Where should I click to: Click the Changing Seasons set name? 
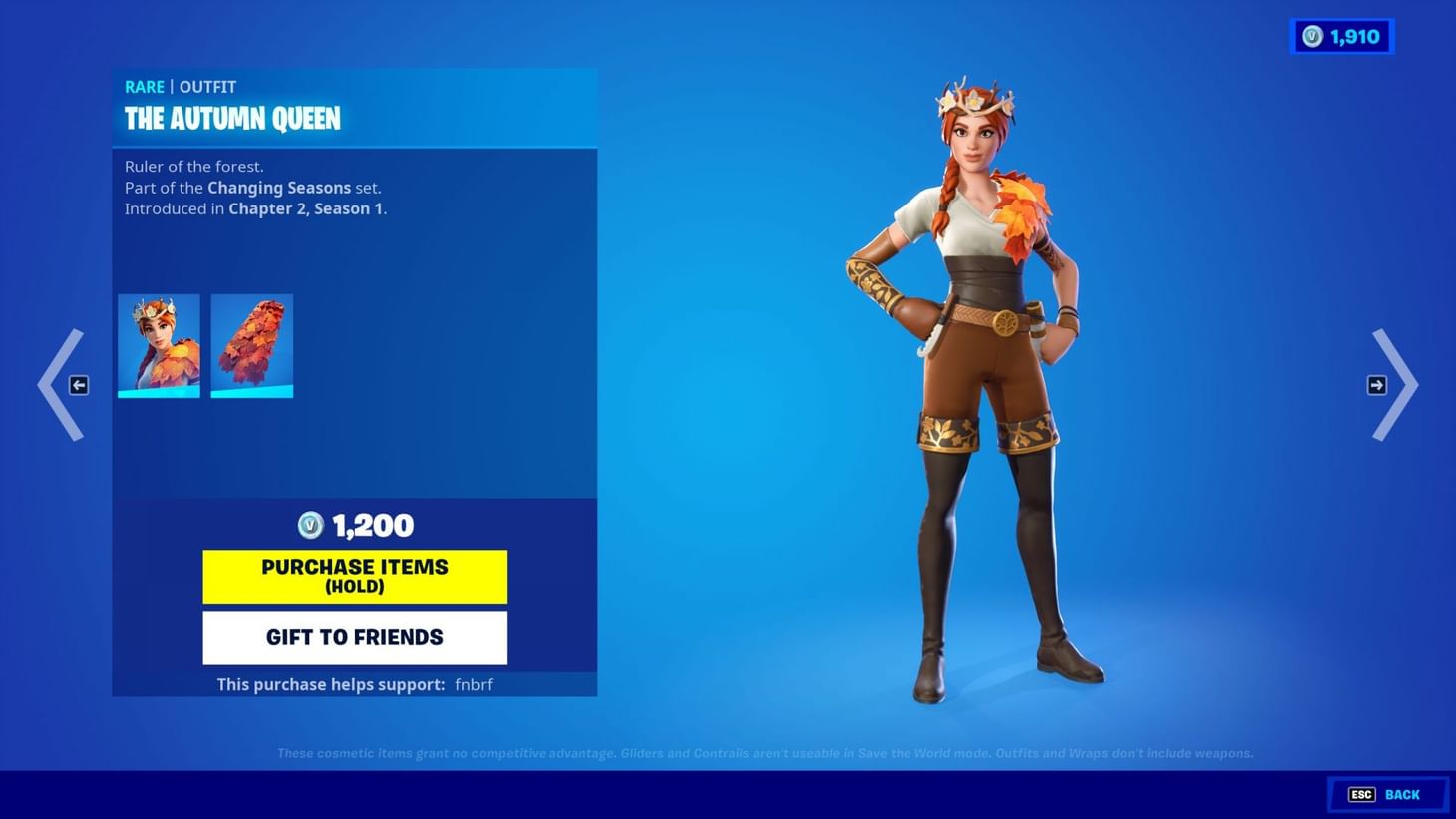pos(279,188)
